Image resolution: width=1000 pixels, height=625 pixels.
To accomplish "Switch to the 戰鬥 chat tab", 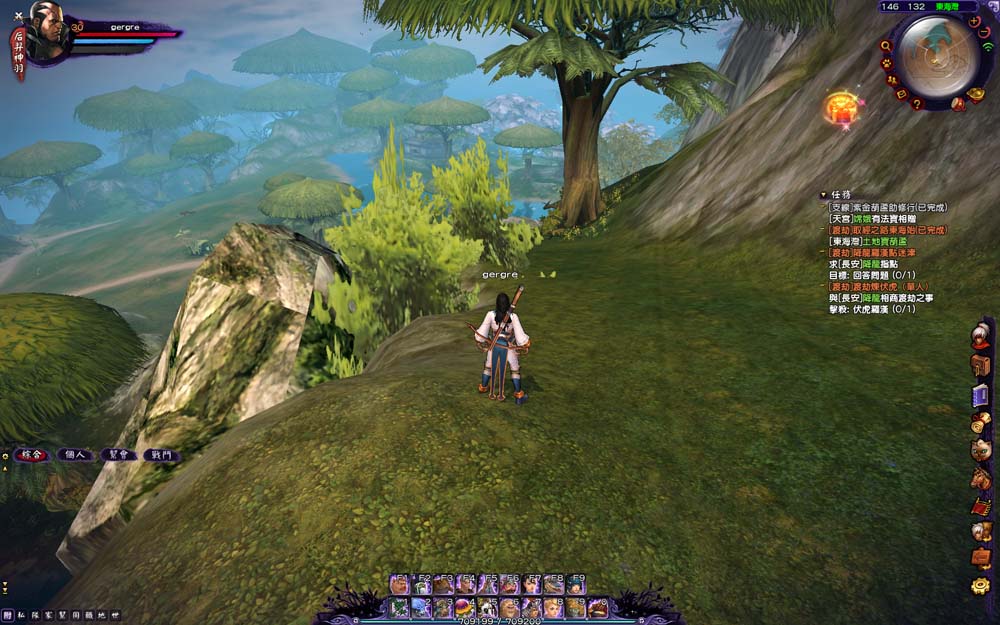I will point(161,455).
